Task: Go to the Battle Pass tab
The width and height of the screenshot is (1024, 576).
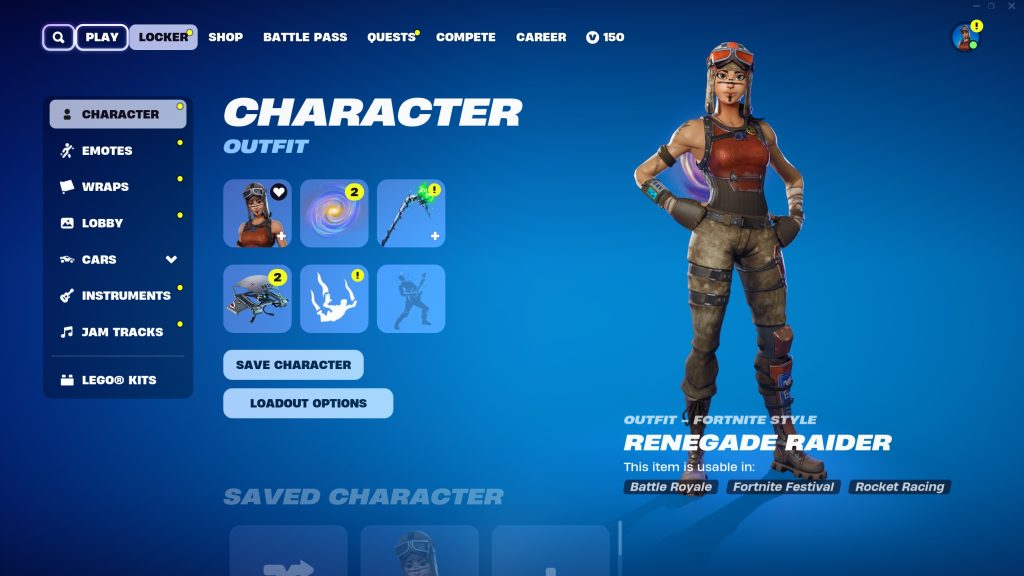Action: (305, 37)
